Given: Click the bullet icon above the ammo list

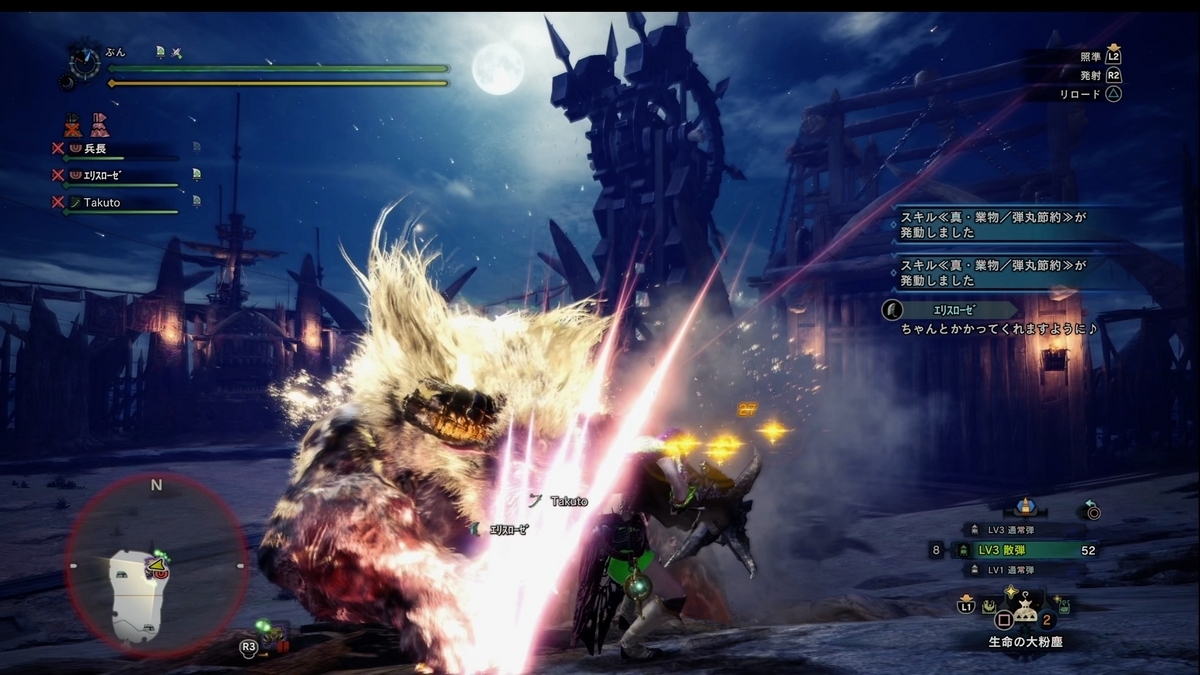Looking at the screenshot, I should (1025, 506).
